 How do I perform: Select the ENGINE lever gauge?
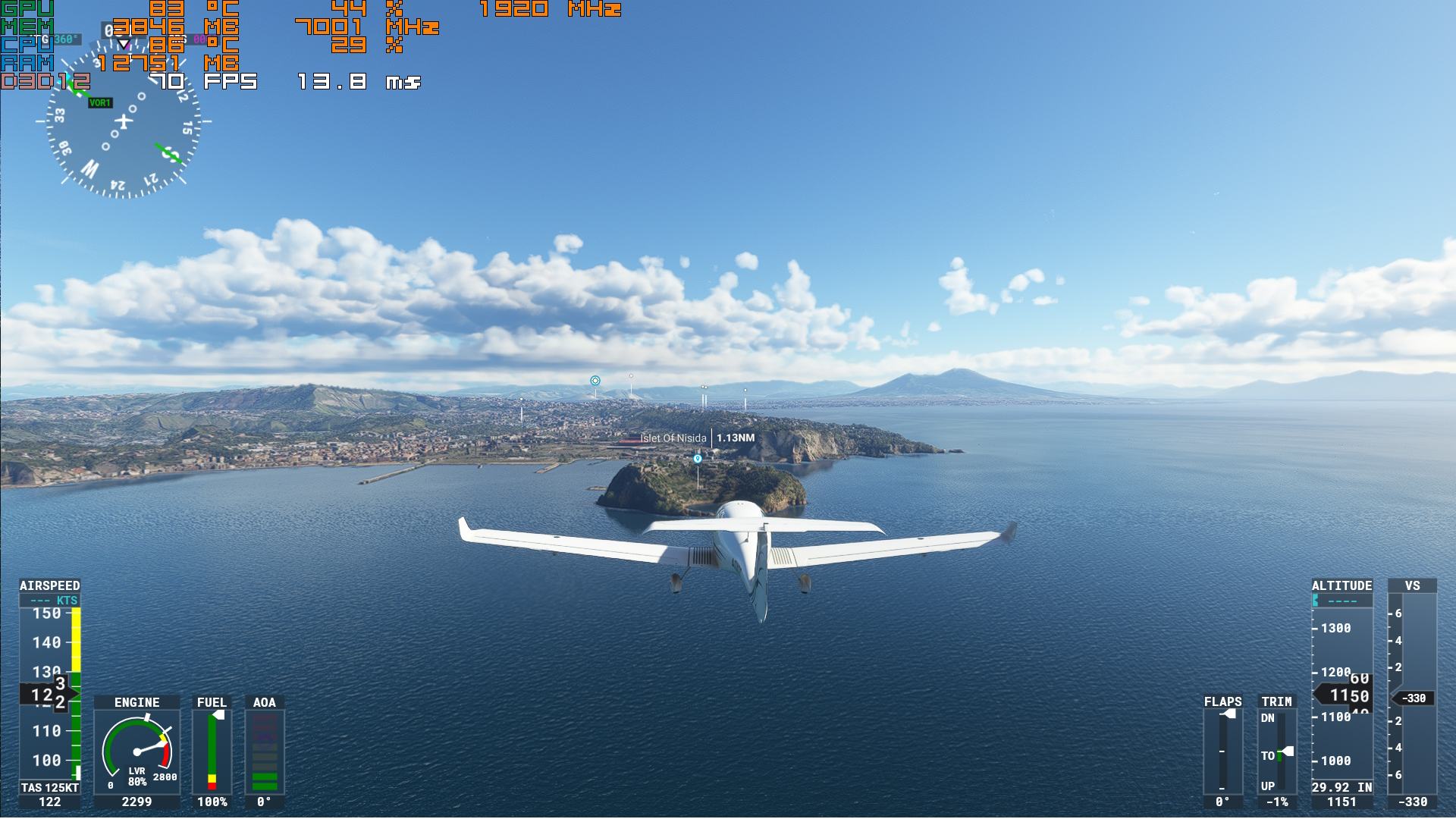coord(137,752)
